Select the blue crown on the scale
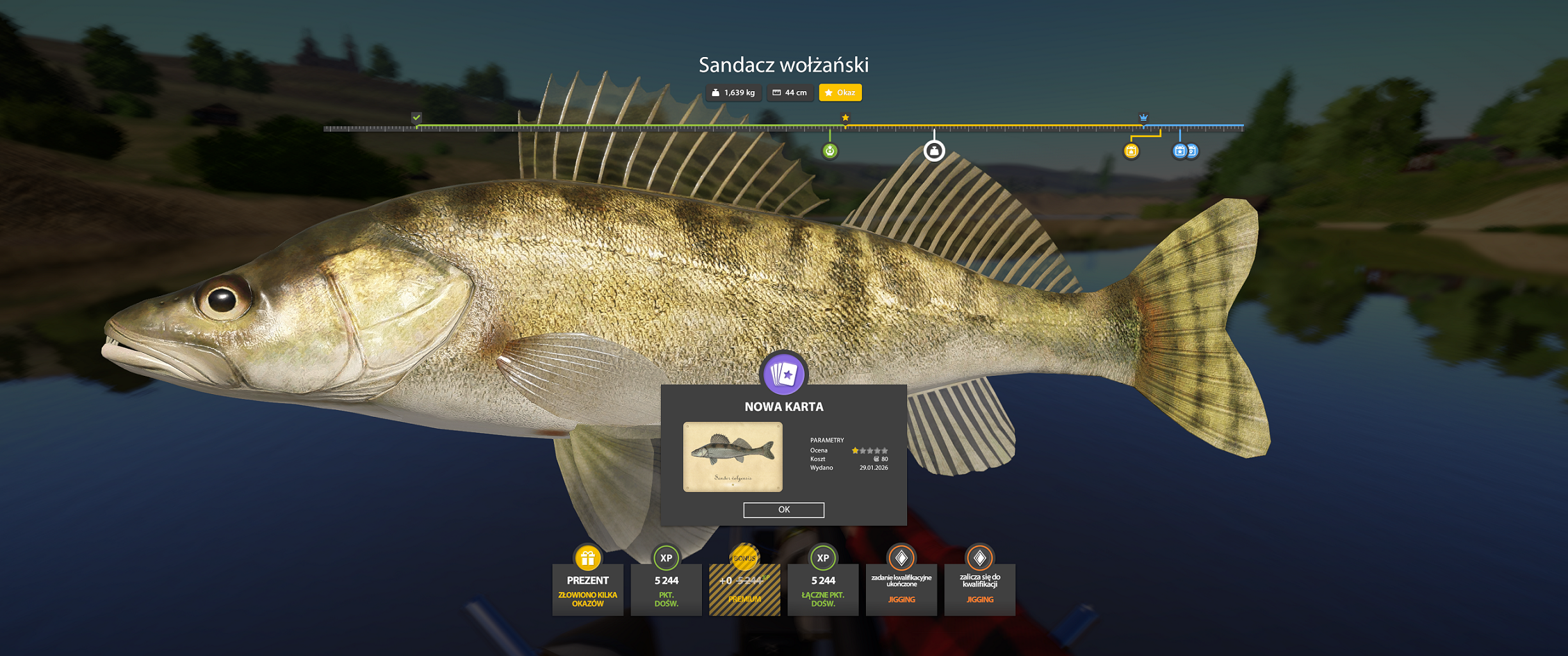This screenshot has width=1568, height=656. 1143,118
